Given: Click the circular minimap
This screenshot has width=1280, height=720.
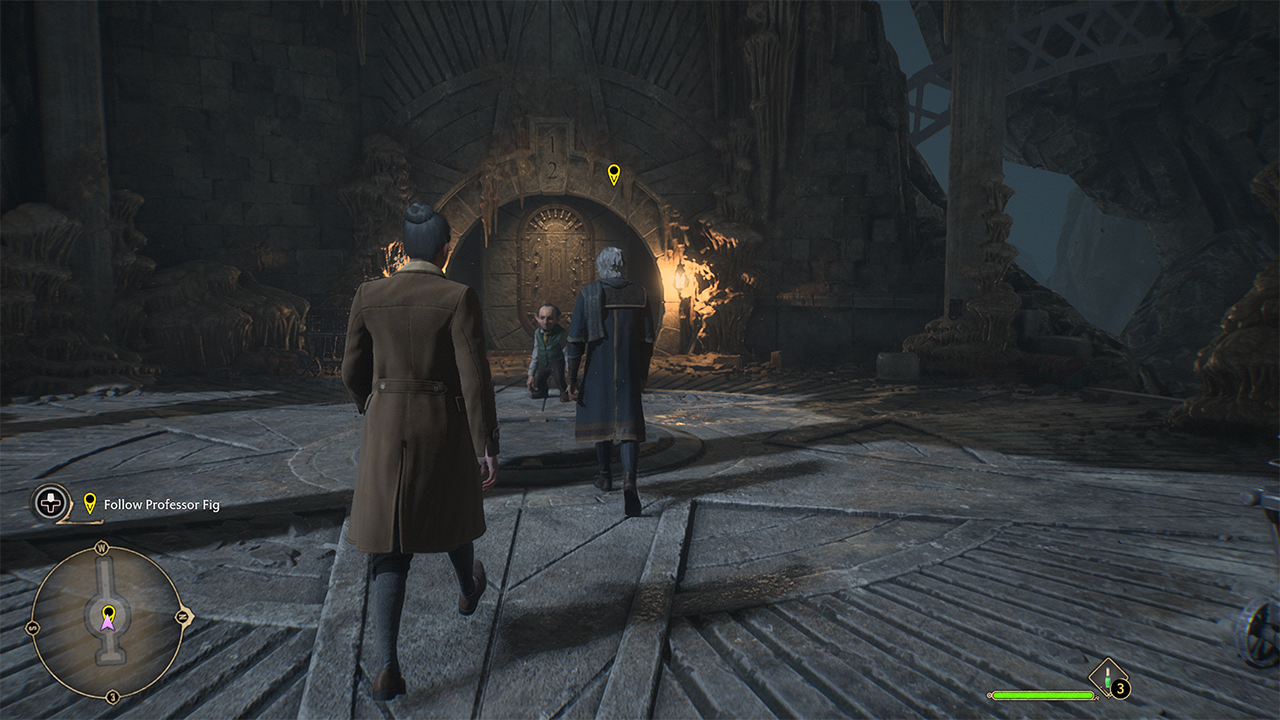Looking at the screenshot, I should (107, 622).
